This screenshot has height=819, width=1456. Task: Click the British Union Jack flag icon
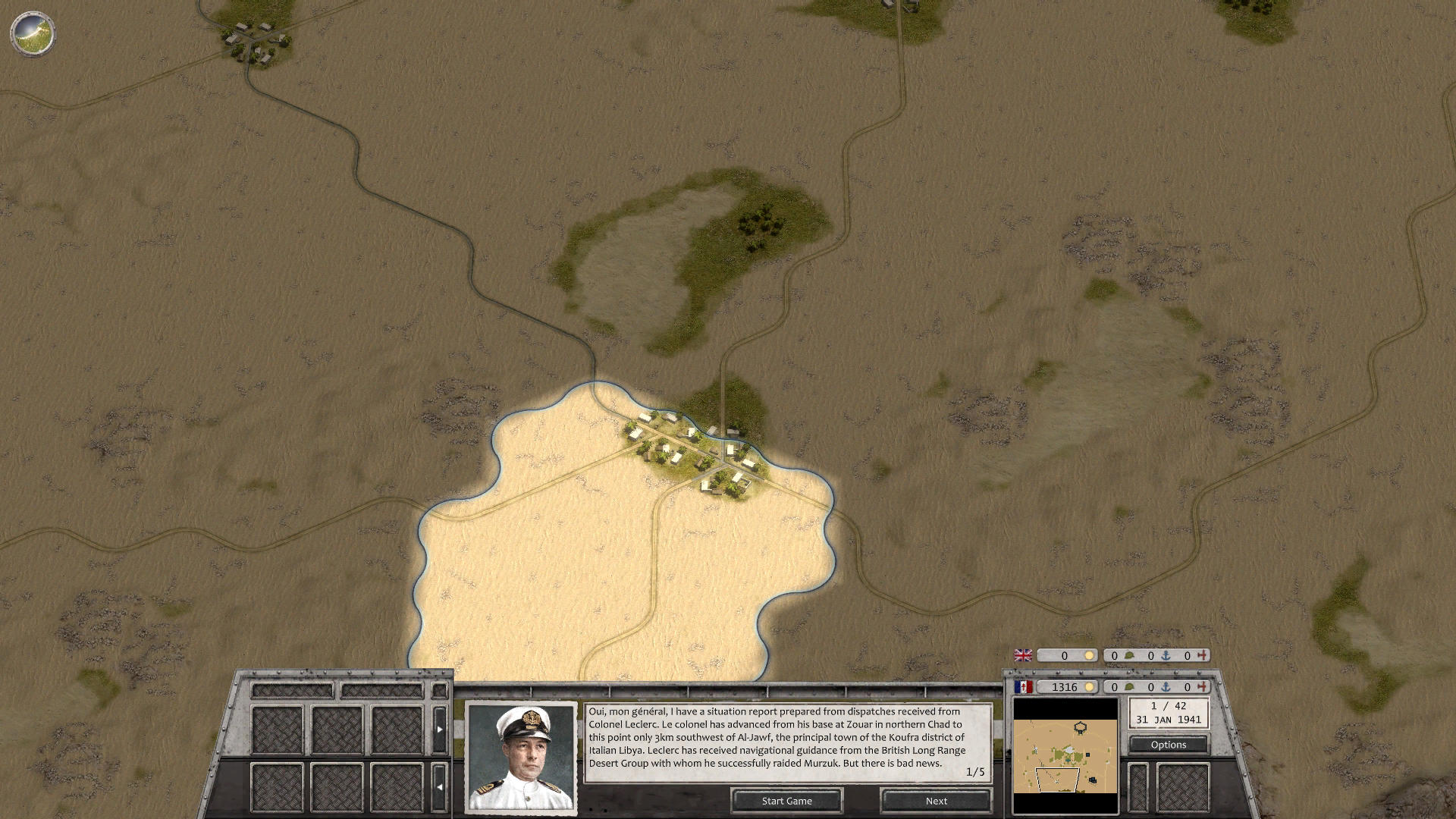(x=1024, y=654)
